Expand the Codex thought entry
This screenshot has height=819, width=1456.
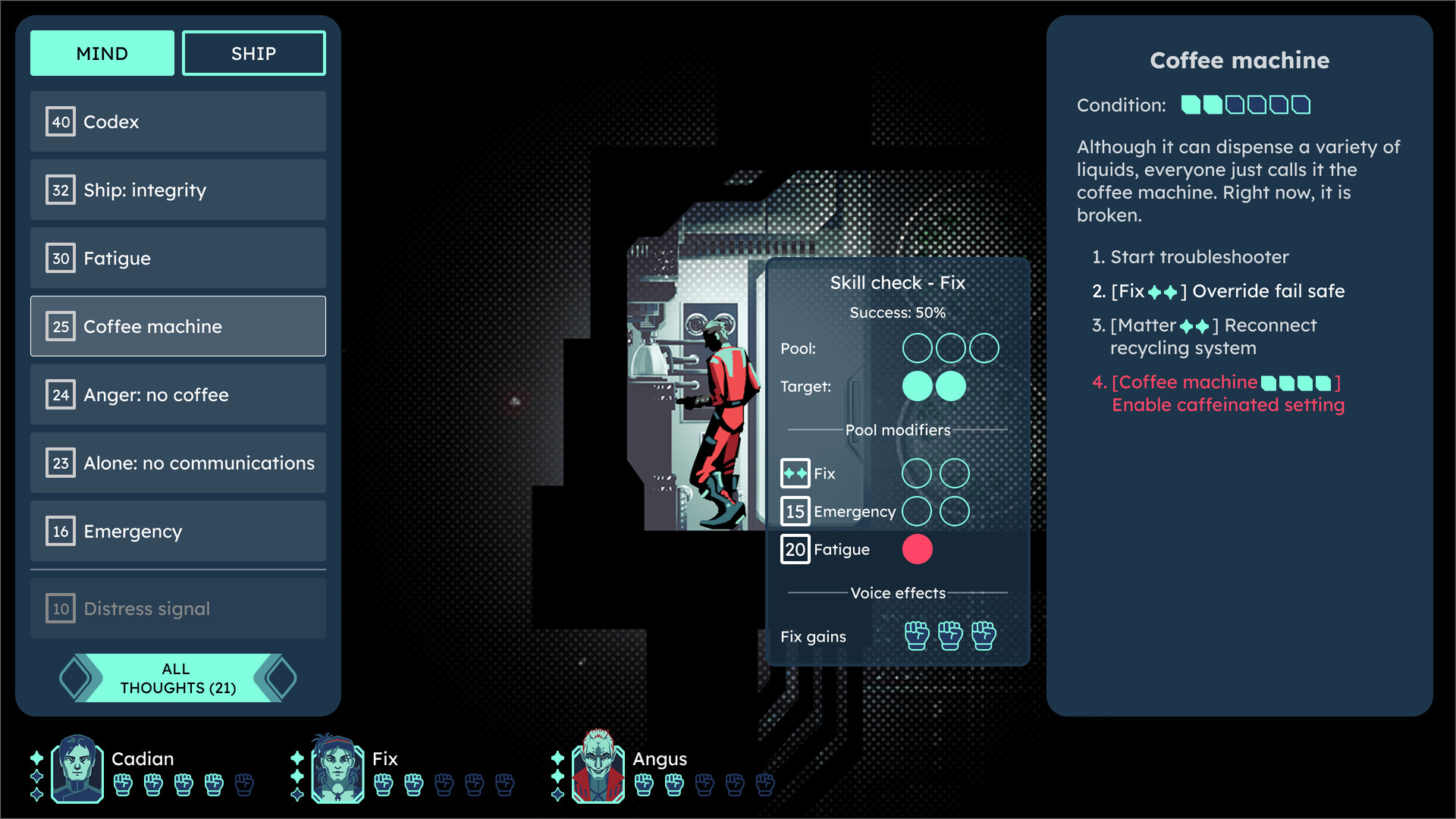click(x=177, y=121)
